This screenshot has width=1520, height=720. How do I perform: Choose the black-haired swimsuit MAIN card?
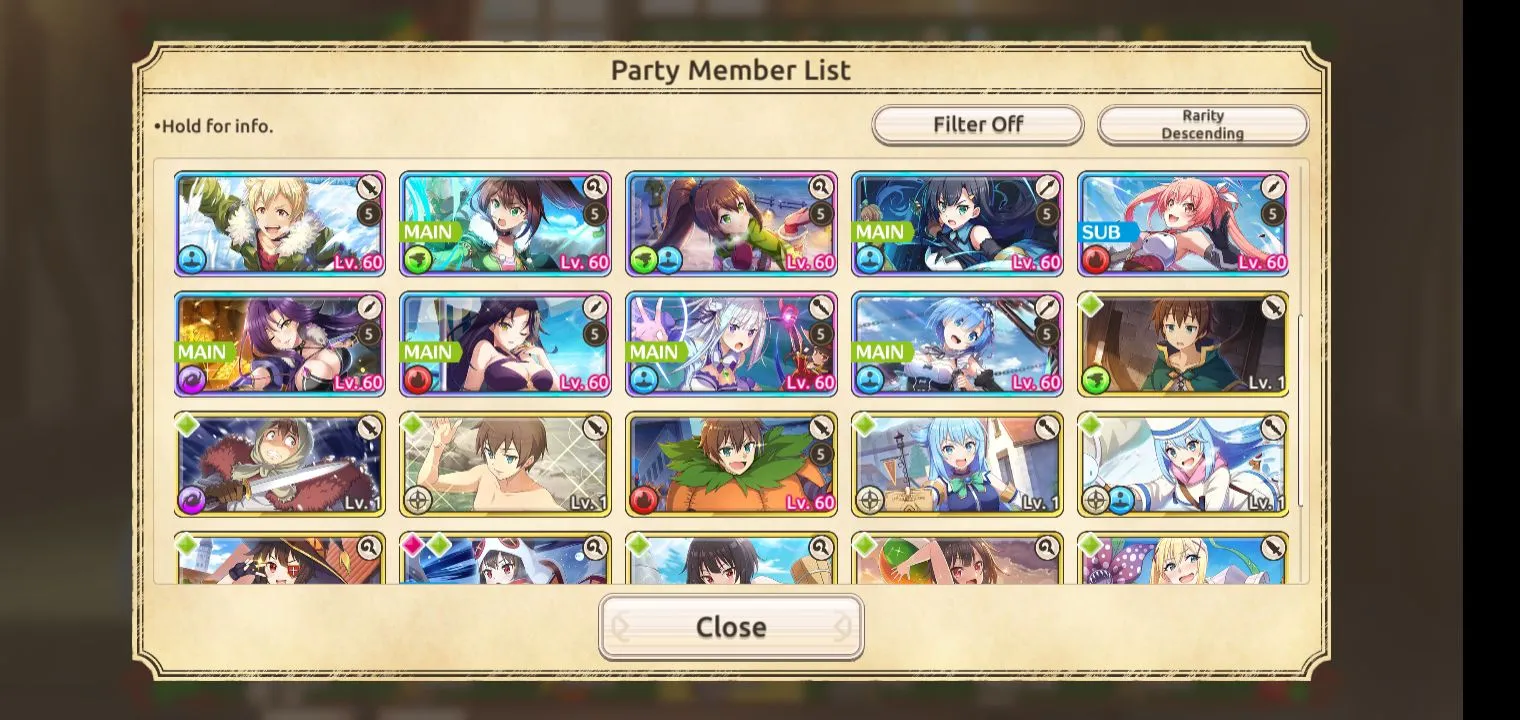click(505, 344)
